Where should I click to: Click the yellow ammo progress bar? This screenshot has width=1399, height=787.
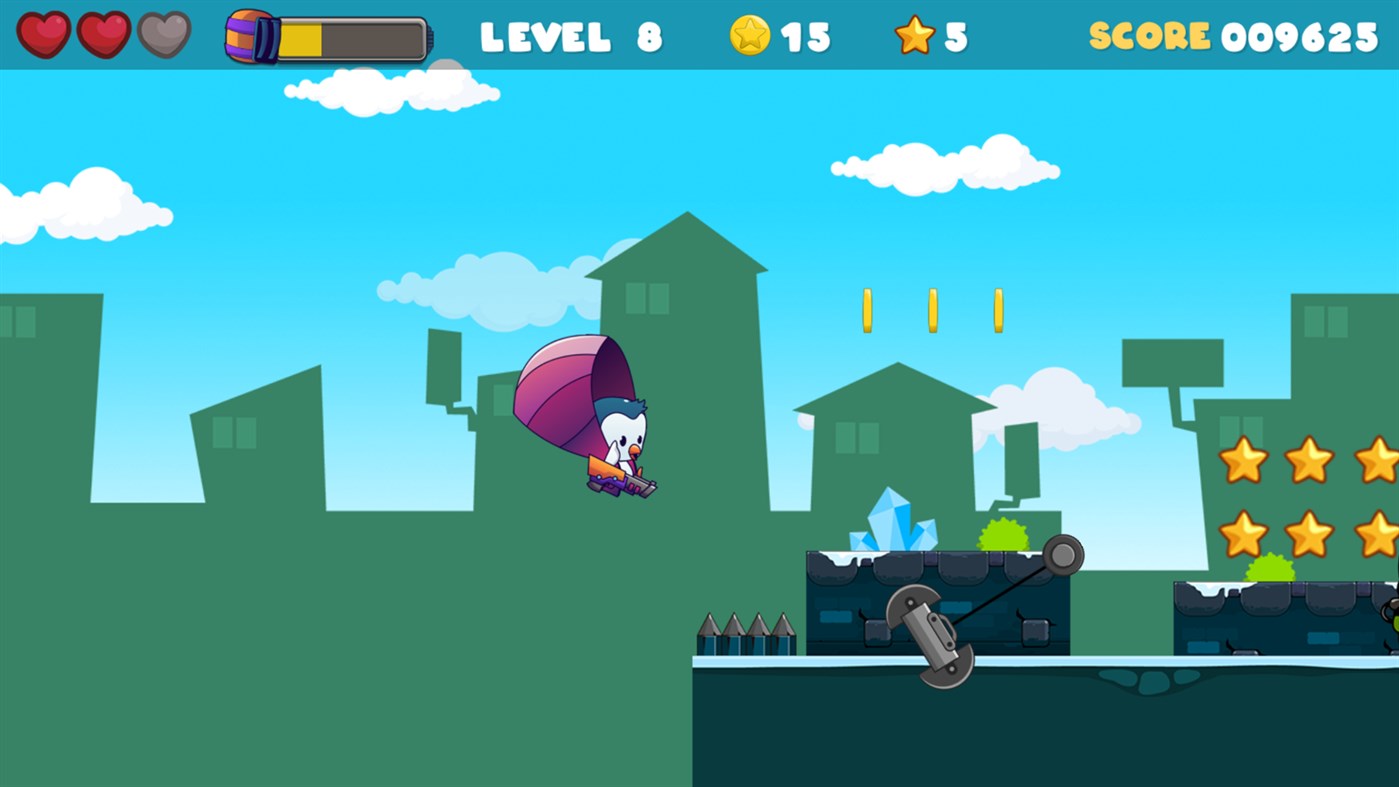click(300, 35)
